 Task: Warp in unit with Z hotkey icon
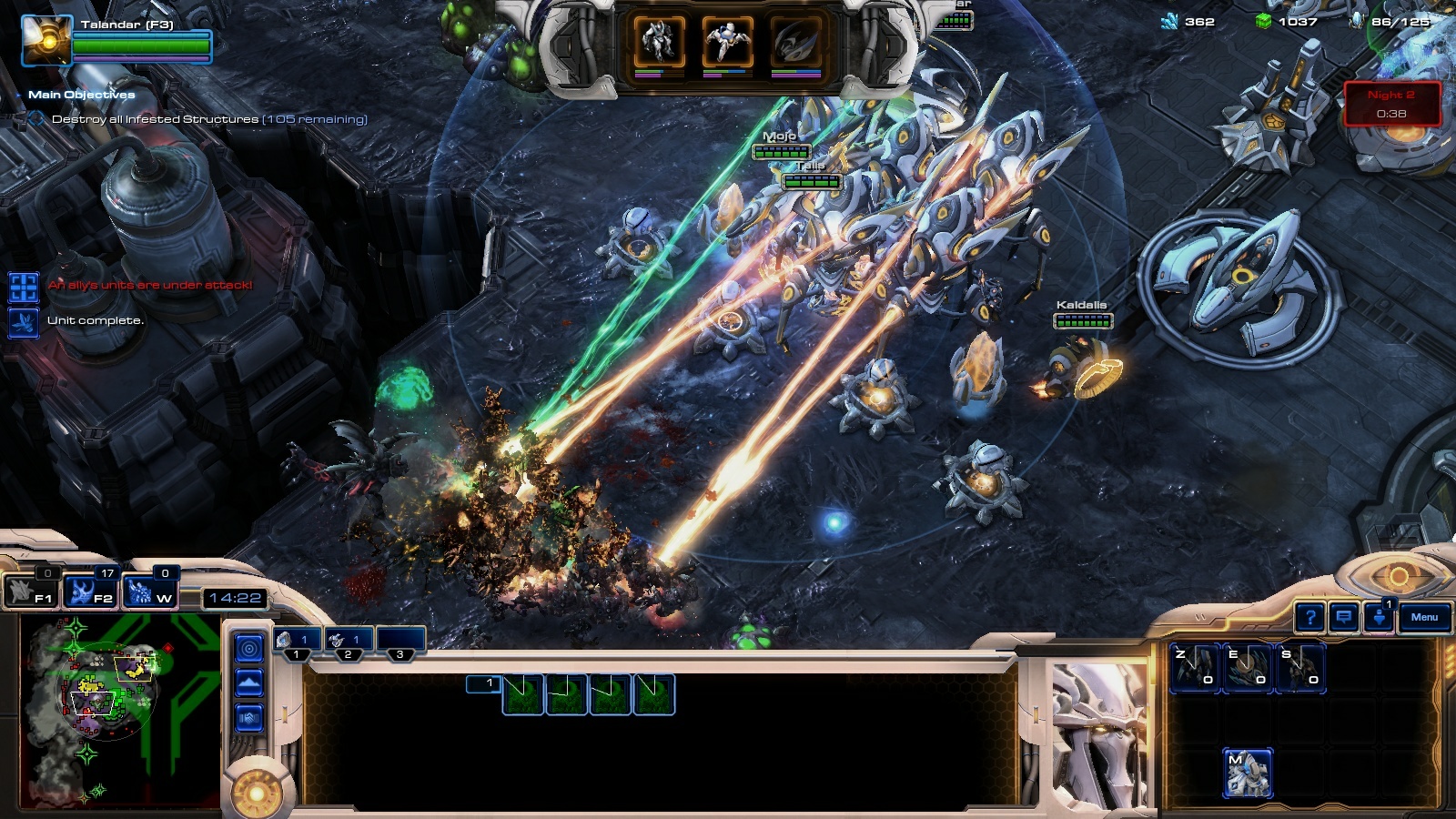click(1194, 668)
